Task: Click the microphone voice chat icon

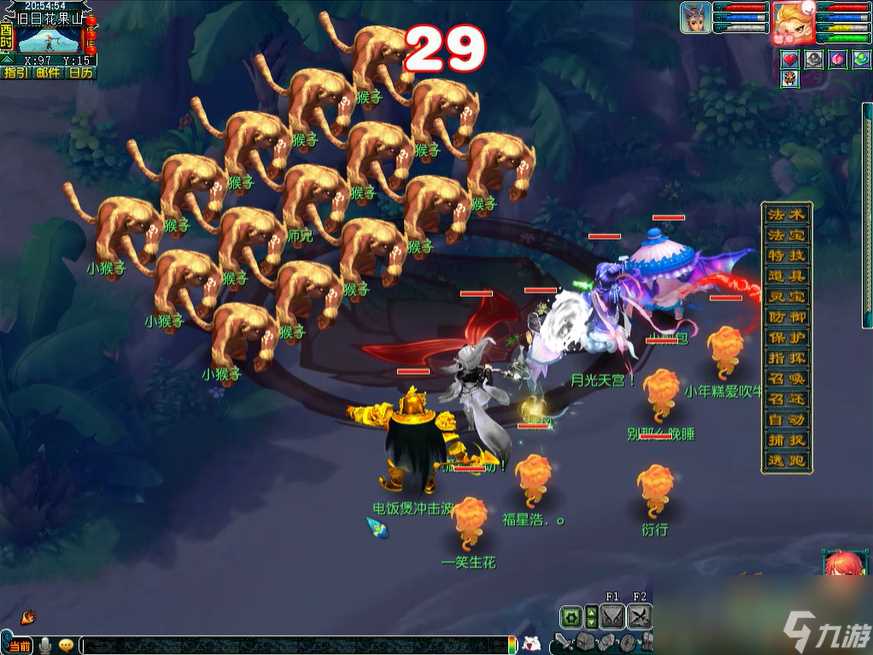Action: (45, 646)
